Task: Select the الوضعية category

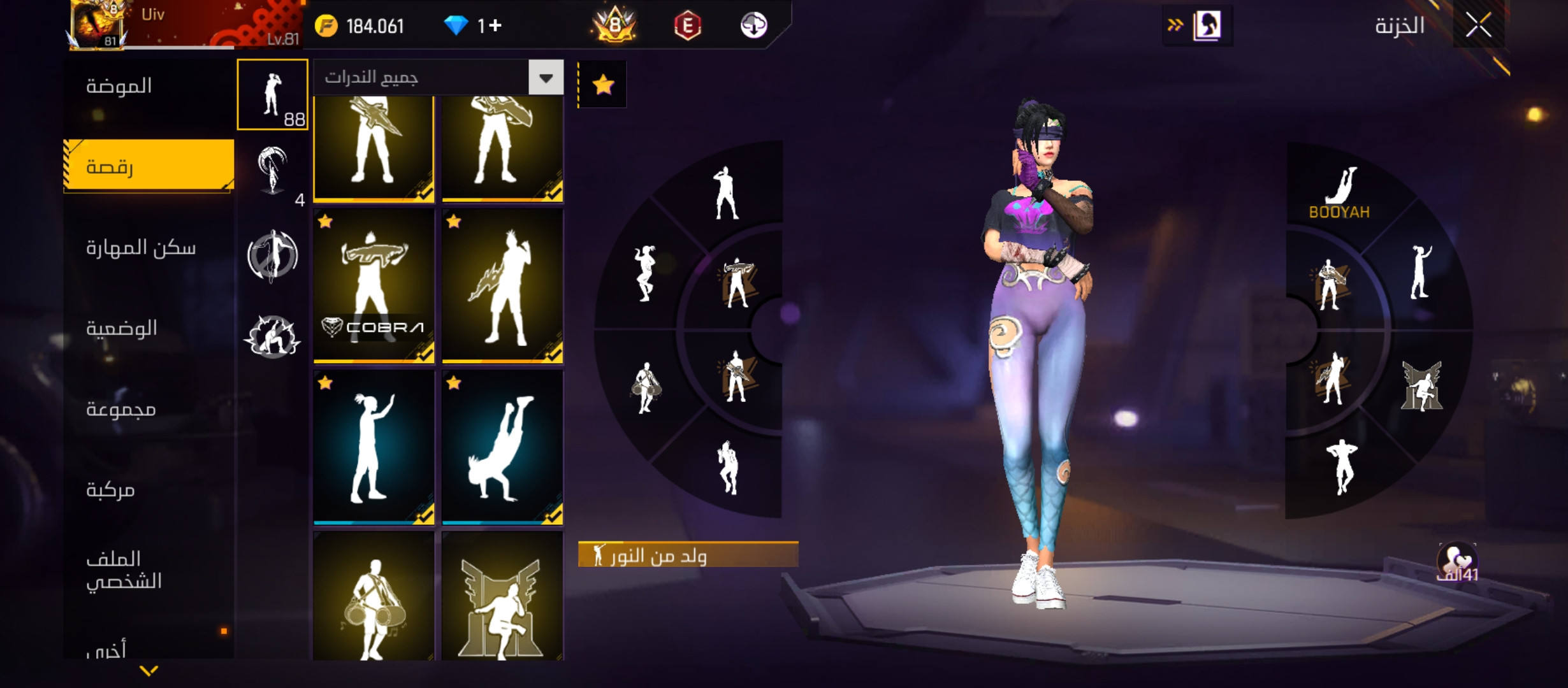Action: 122,329
